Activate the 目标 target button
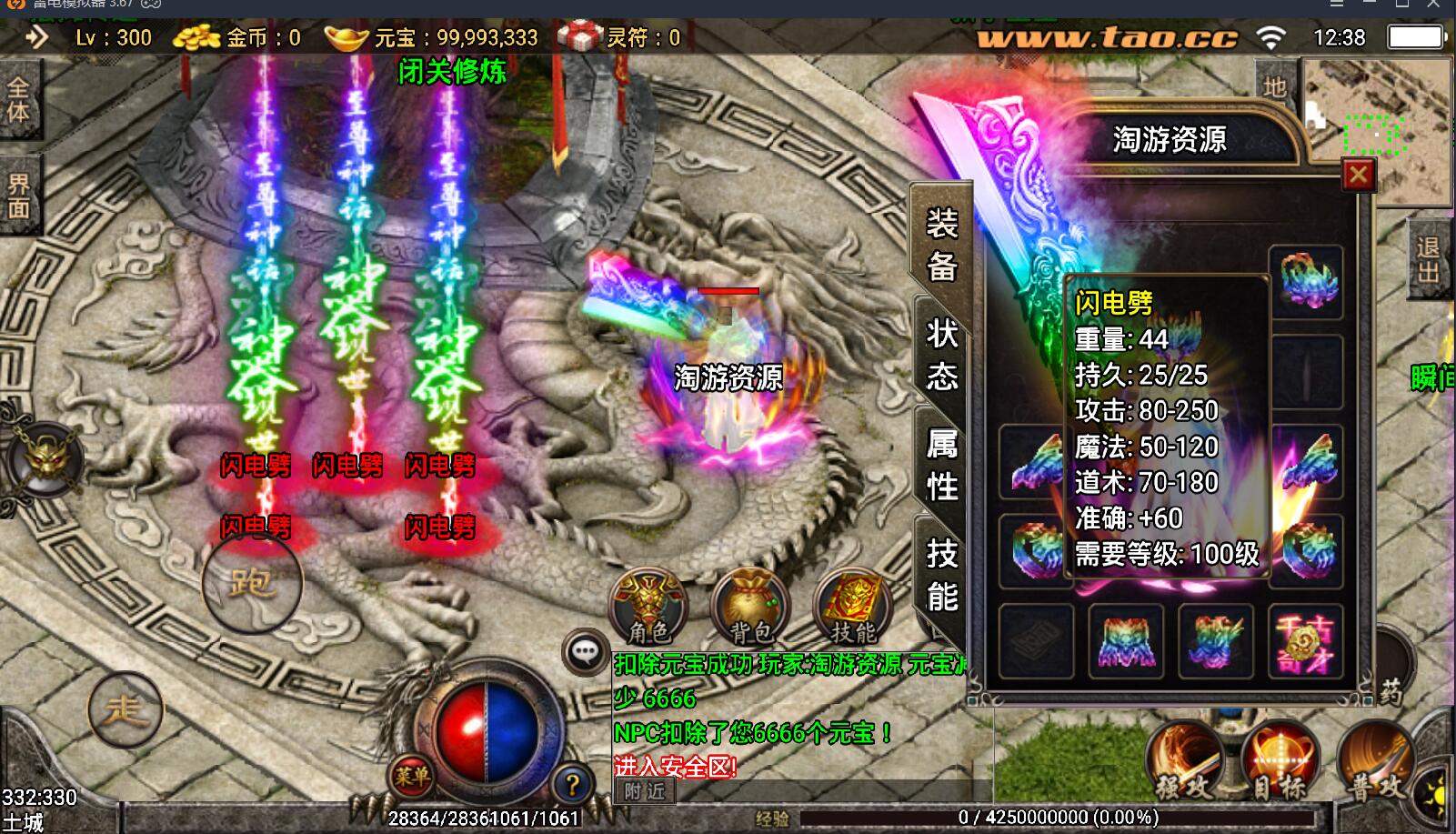This screenshot has width=1456, height=834. pos(1280,762)
